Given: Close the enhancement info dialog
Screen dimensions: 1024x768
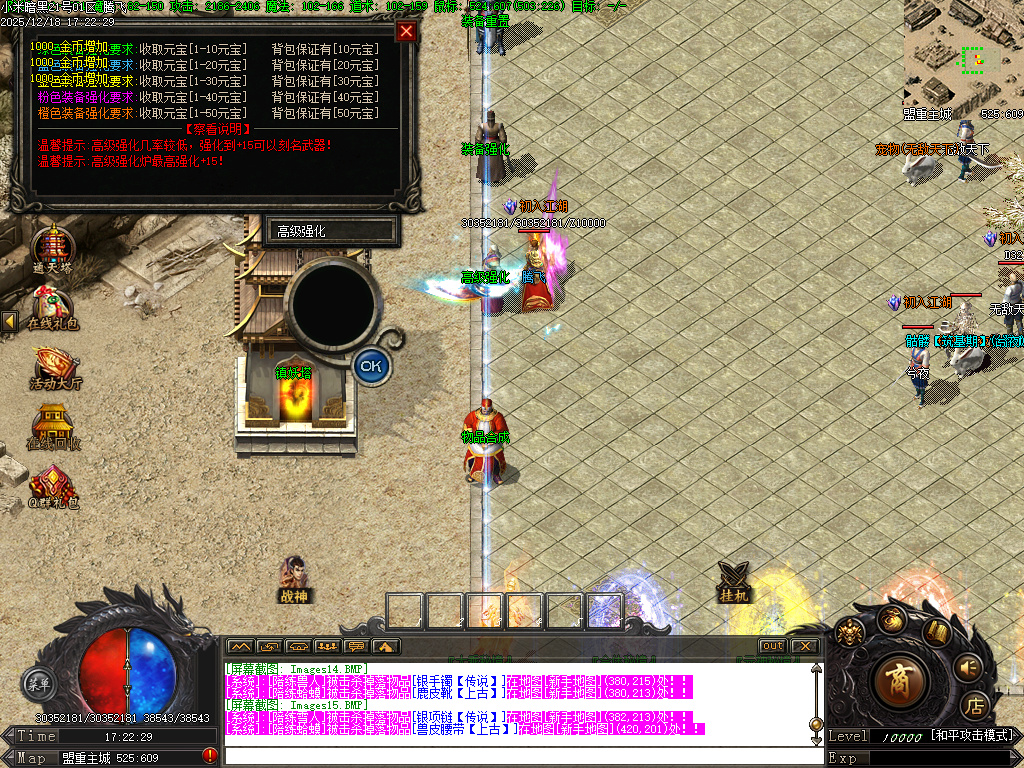Looking at the screenshot, I should 405,31.
